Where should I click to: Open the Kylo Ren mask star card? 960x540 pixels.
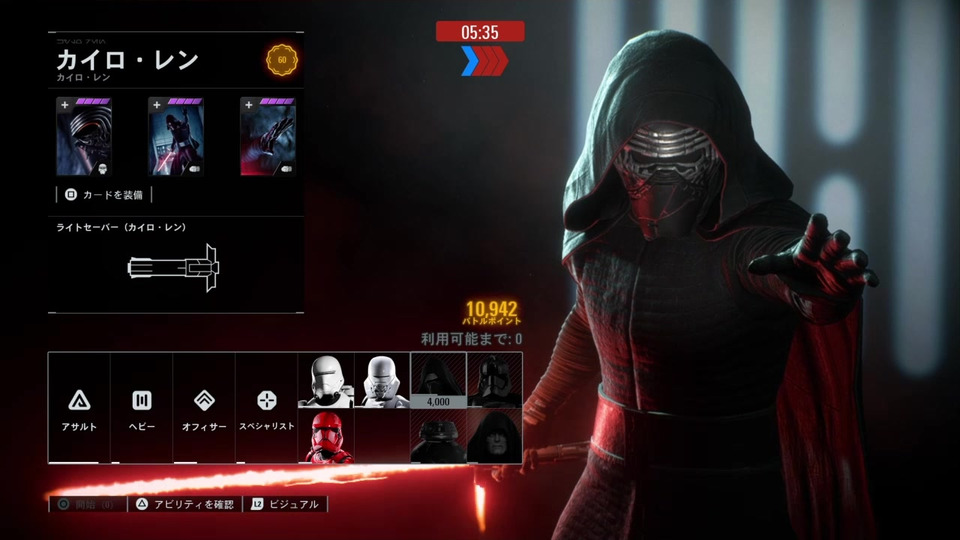click(x=84, y=137)
